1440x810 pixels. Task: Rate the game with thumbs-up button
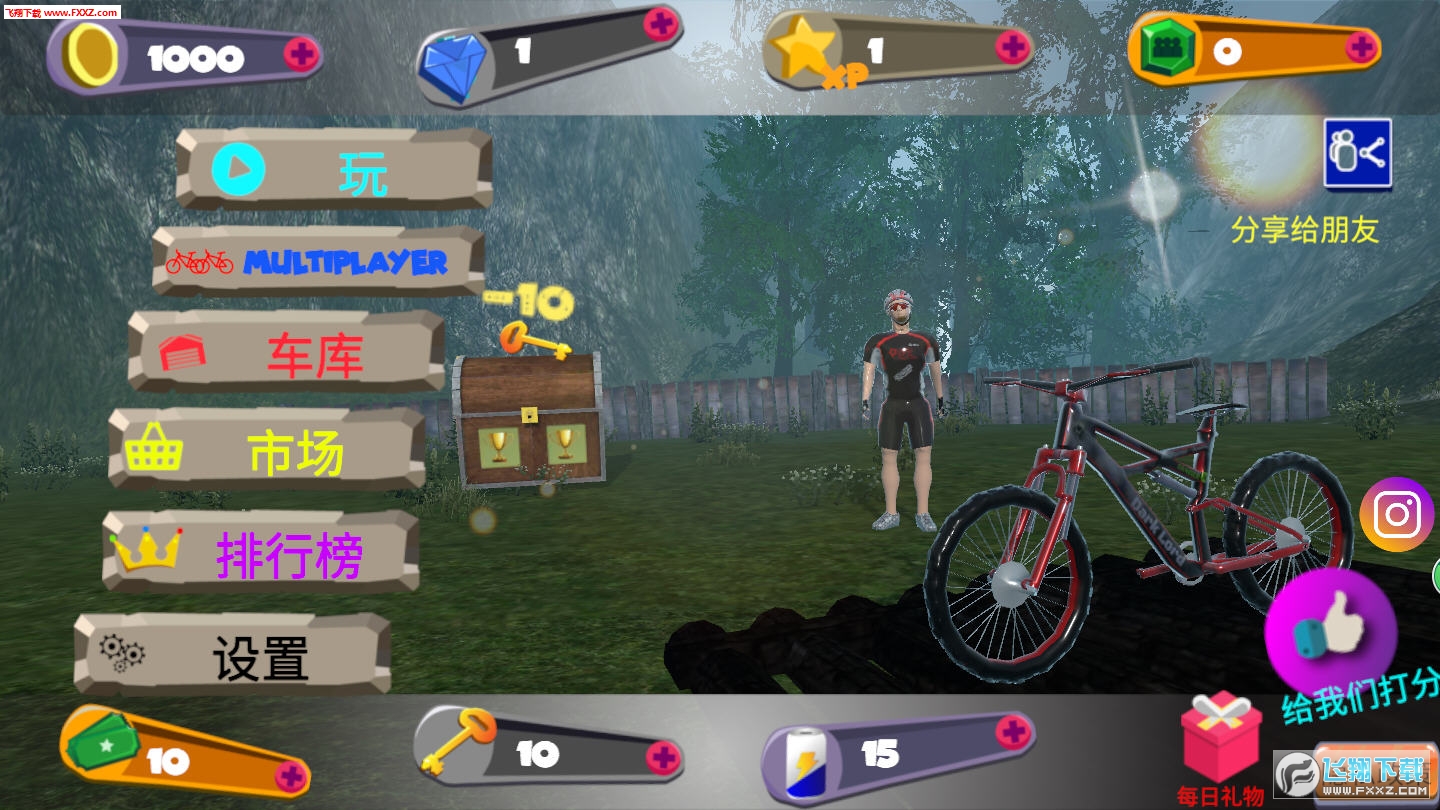(x=1330, y=632)
